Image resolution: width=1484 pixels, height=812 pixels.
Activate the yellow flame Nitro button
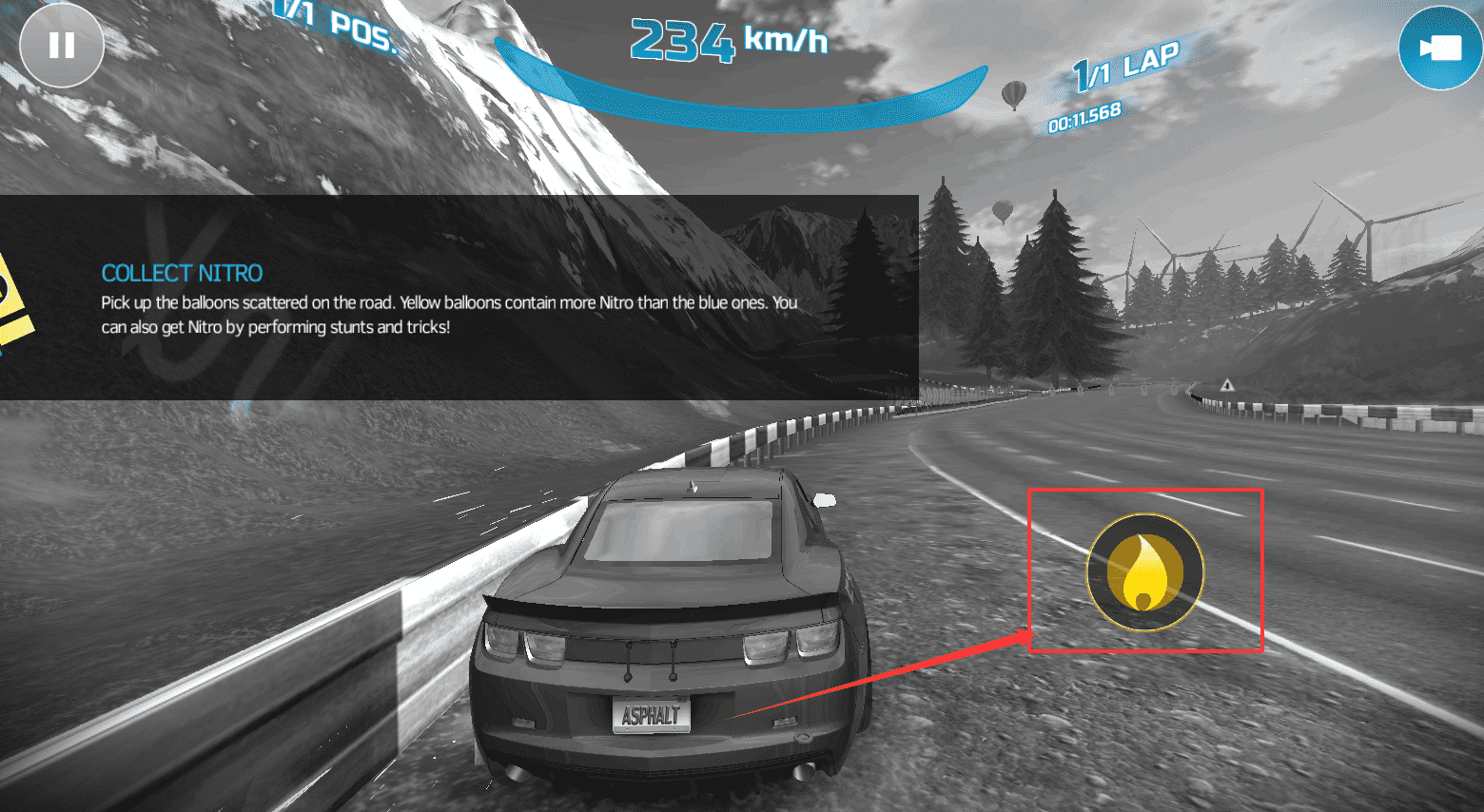(1145, 572)
